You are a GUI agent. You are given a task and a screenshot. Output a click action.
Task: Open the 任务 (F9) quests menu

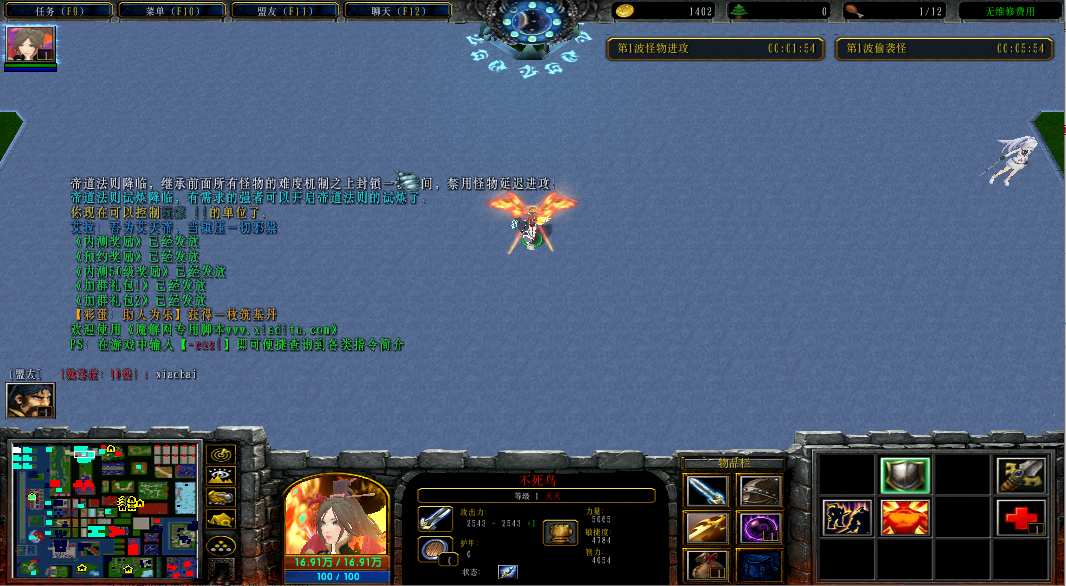[56, 11]
